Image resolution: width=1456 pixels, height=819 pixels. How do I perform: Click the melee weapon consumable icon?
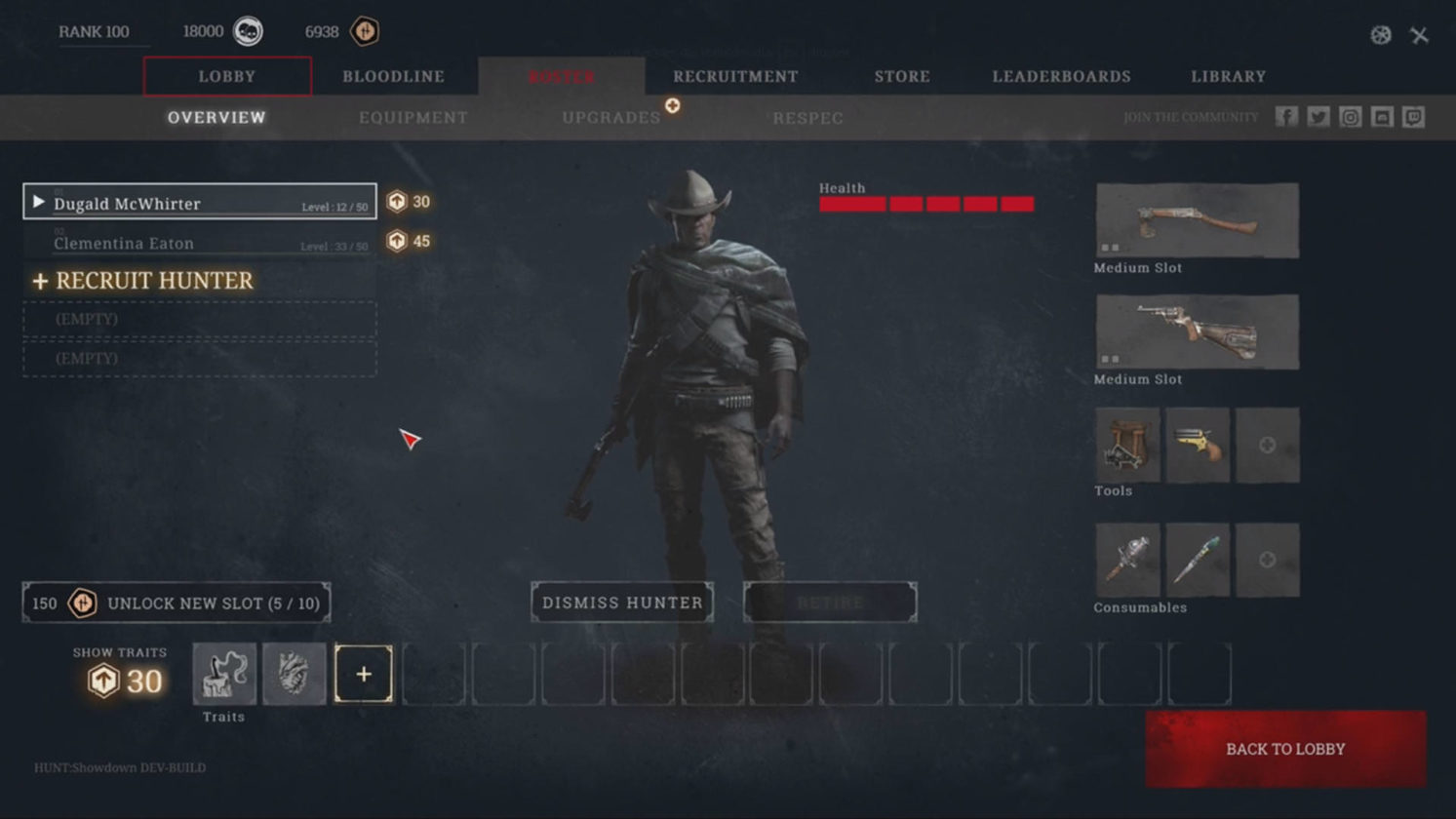[x=1126, y=559]
